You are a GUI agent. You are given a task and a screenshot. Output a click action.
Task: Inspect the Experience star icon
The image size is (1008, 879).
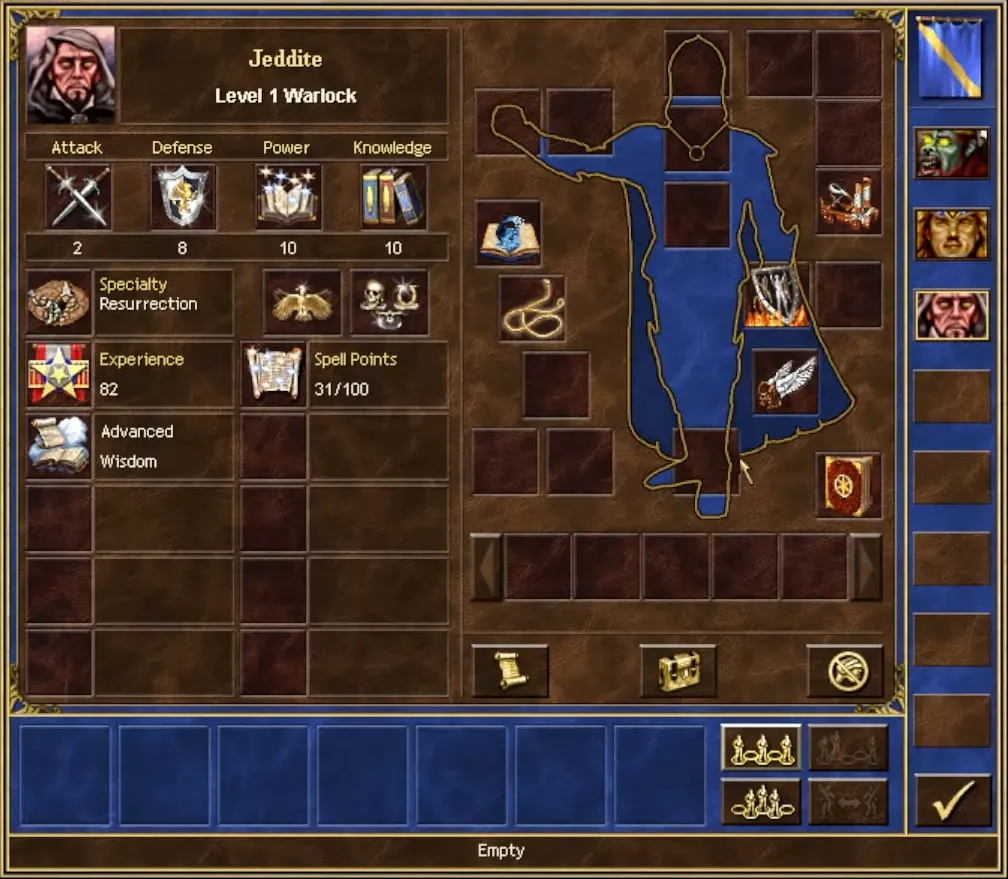(x=58, y=374)
